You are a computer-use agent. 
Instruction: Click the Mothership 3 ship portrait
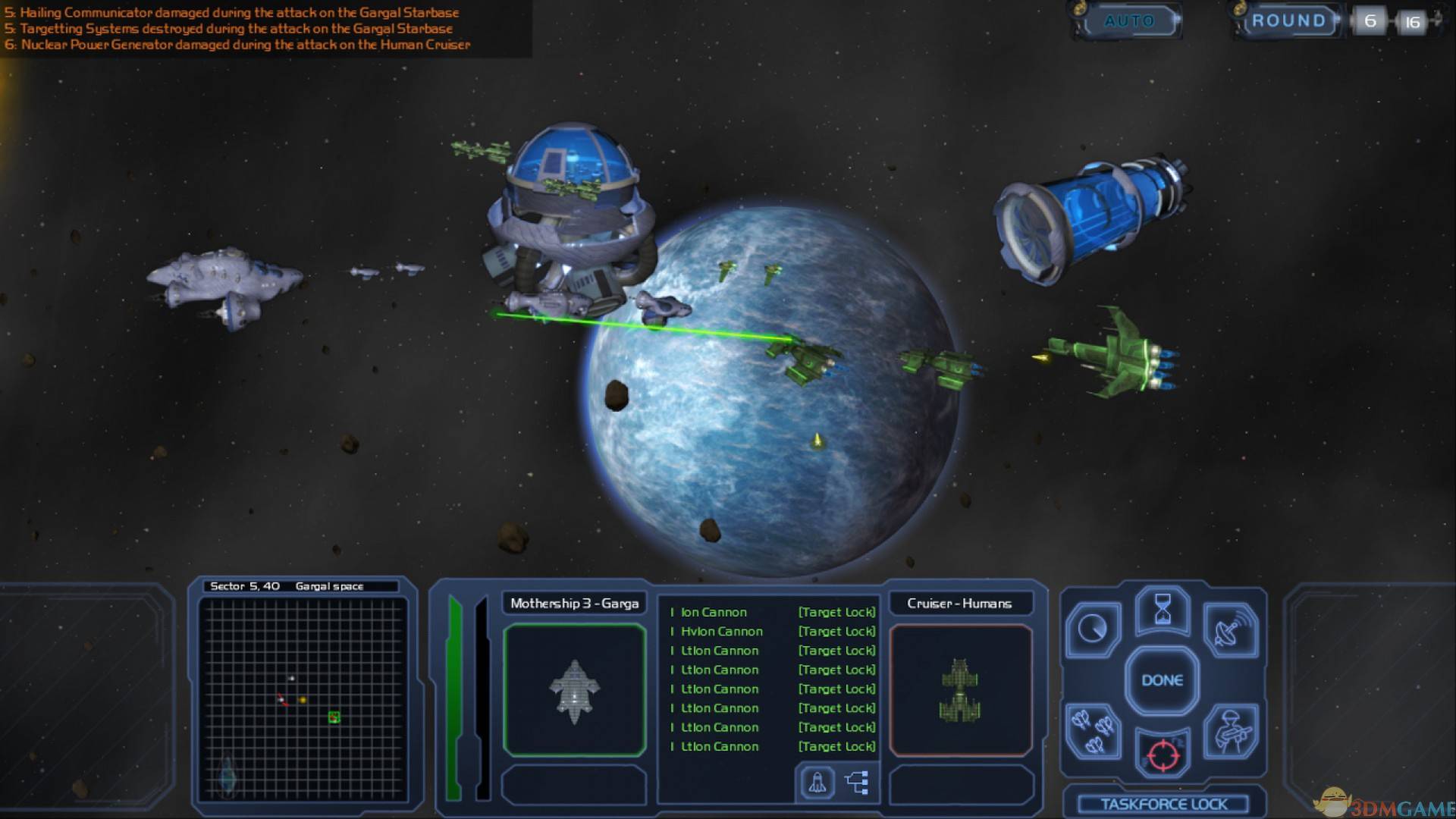coord(574,690)
